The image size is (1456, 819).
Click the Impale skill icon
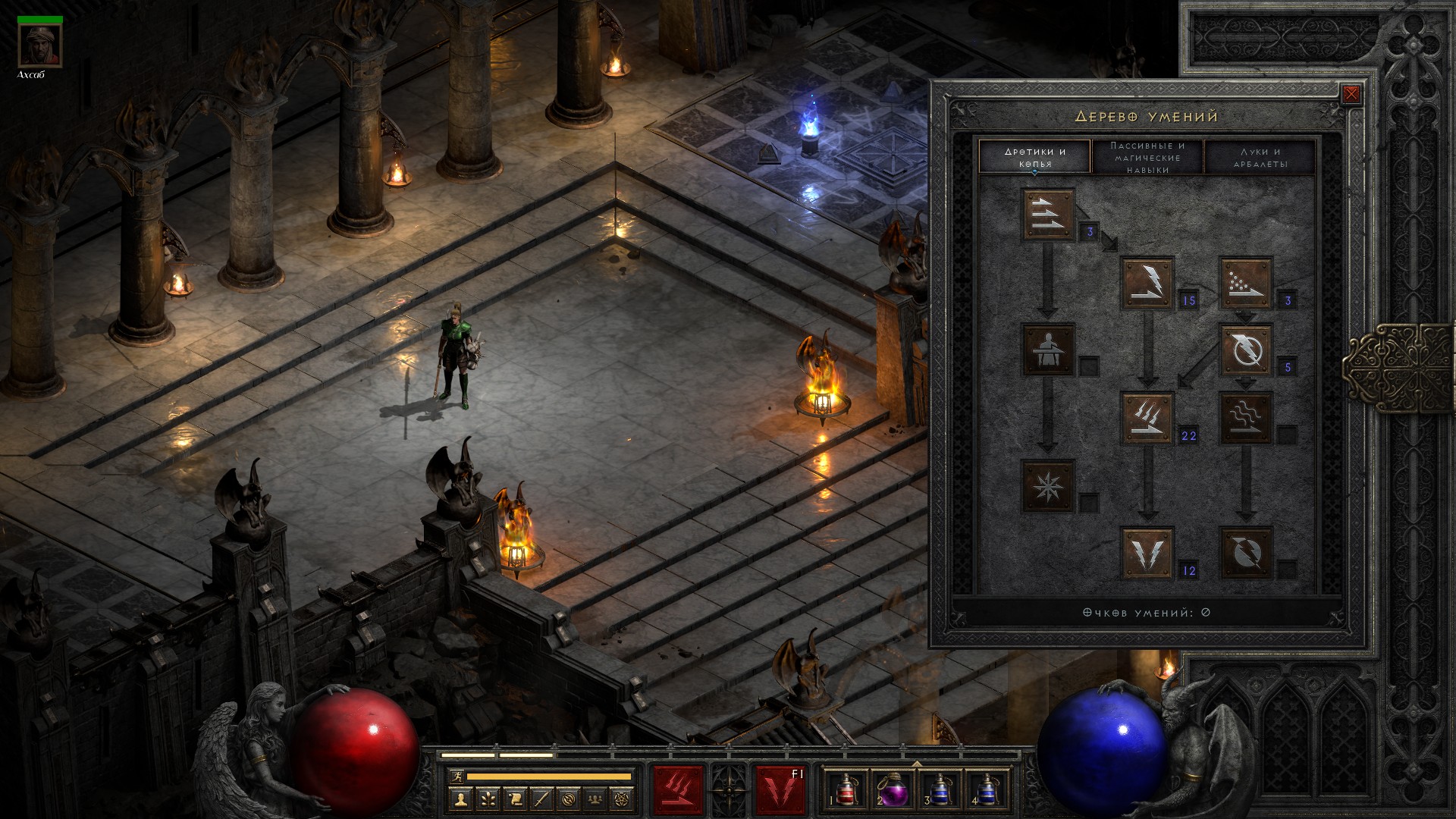pos(1048,350)
